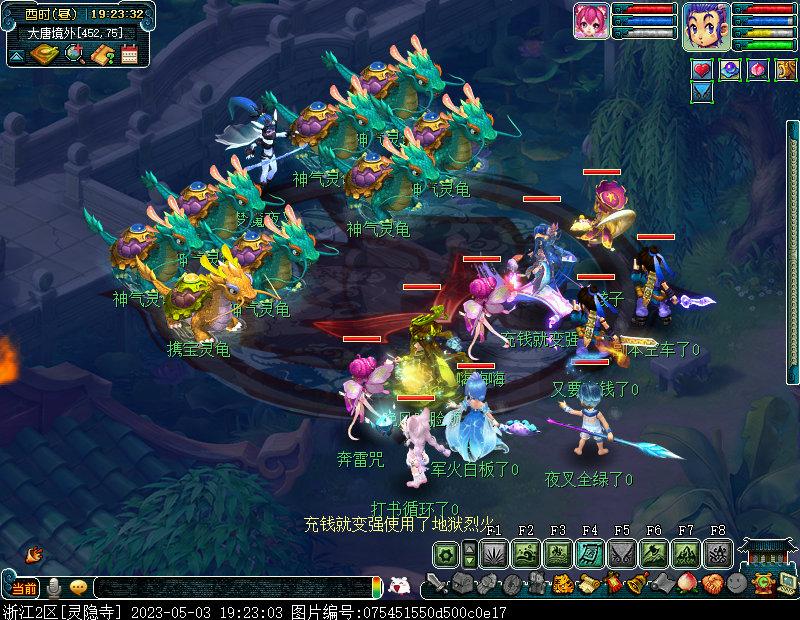Screen dimensions: 800x620
Task: Activate the F2 wave skill
Action: [x=526, y=553]
